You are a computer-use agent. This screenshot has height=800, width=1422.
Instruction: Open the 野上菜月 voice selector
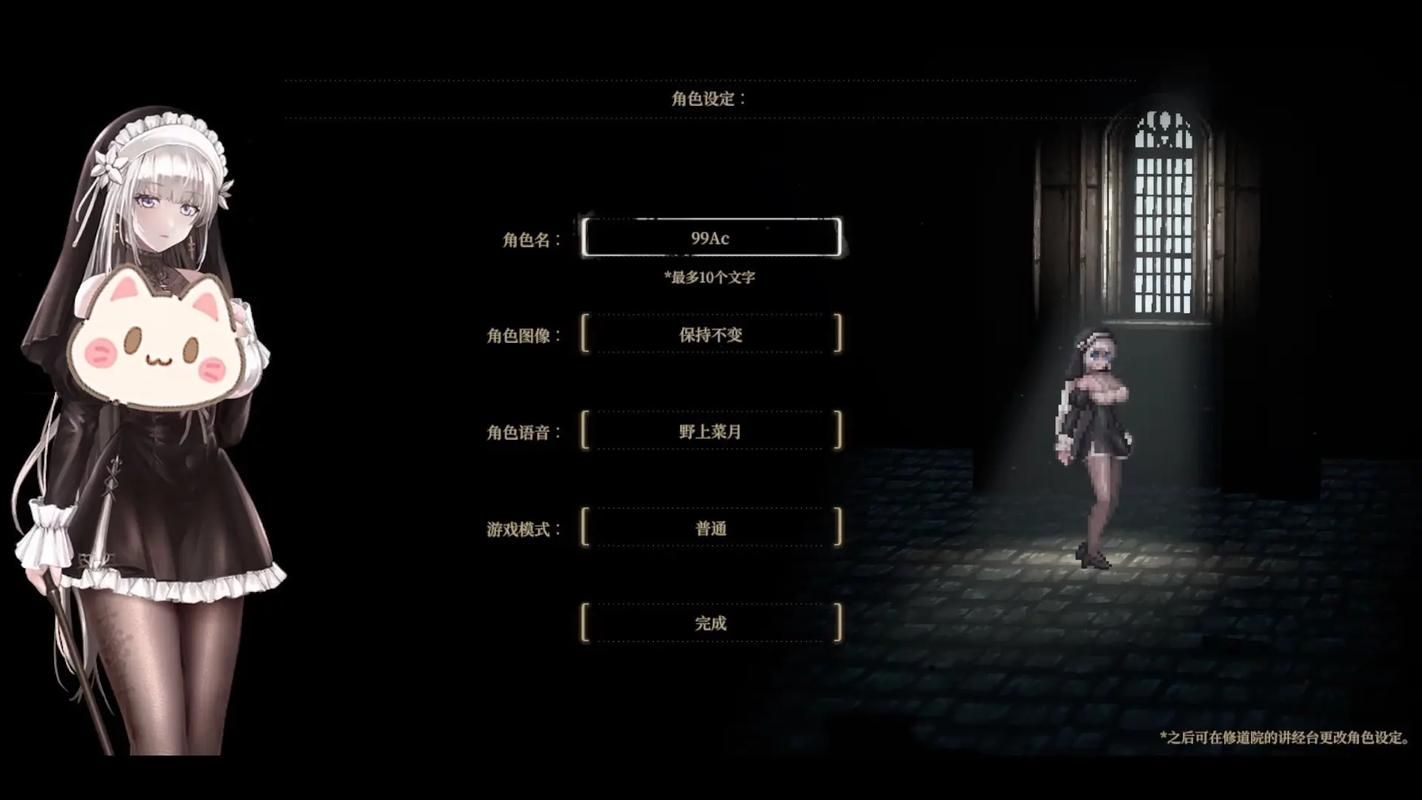click(x=711, y=430)
